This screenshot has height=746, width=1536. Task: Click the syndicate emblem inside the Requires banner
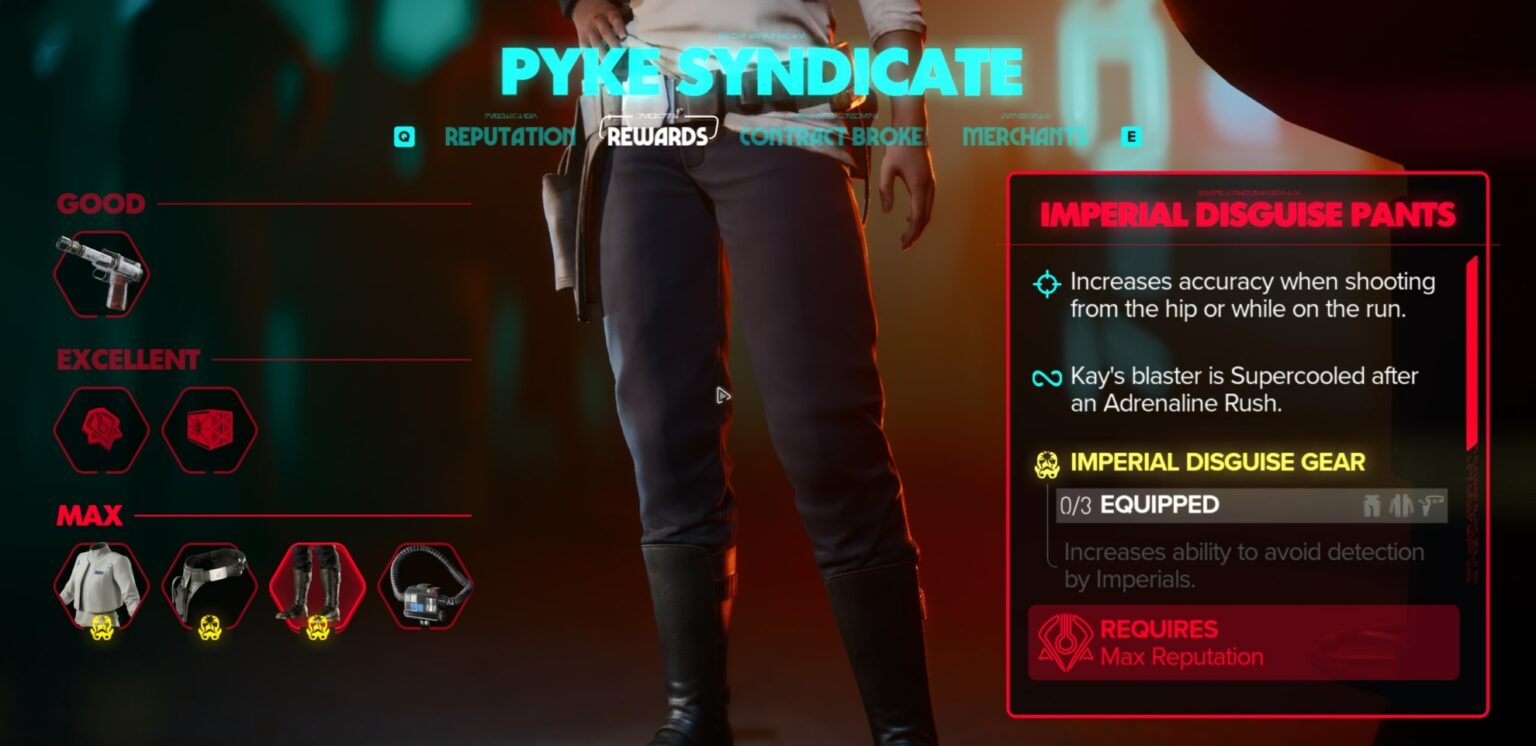pyautogui.click(x=1069, y=642)
